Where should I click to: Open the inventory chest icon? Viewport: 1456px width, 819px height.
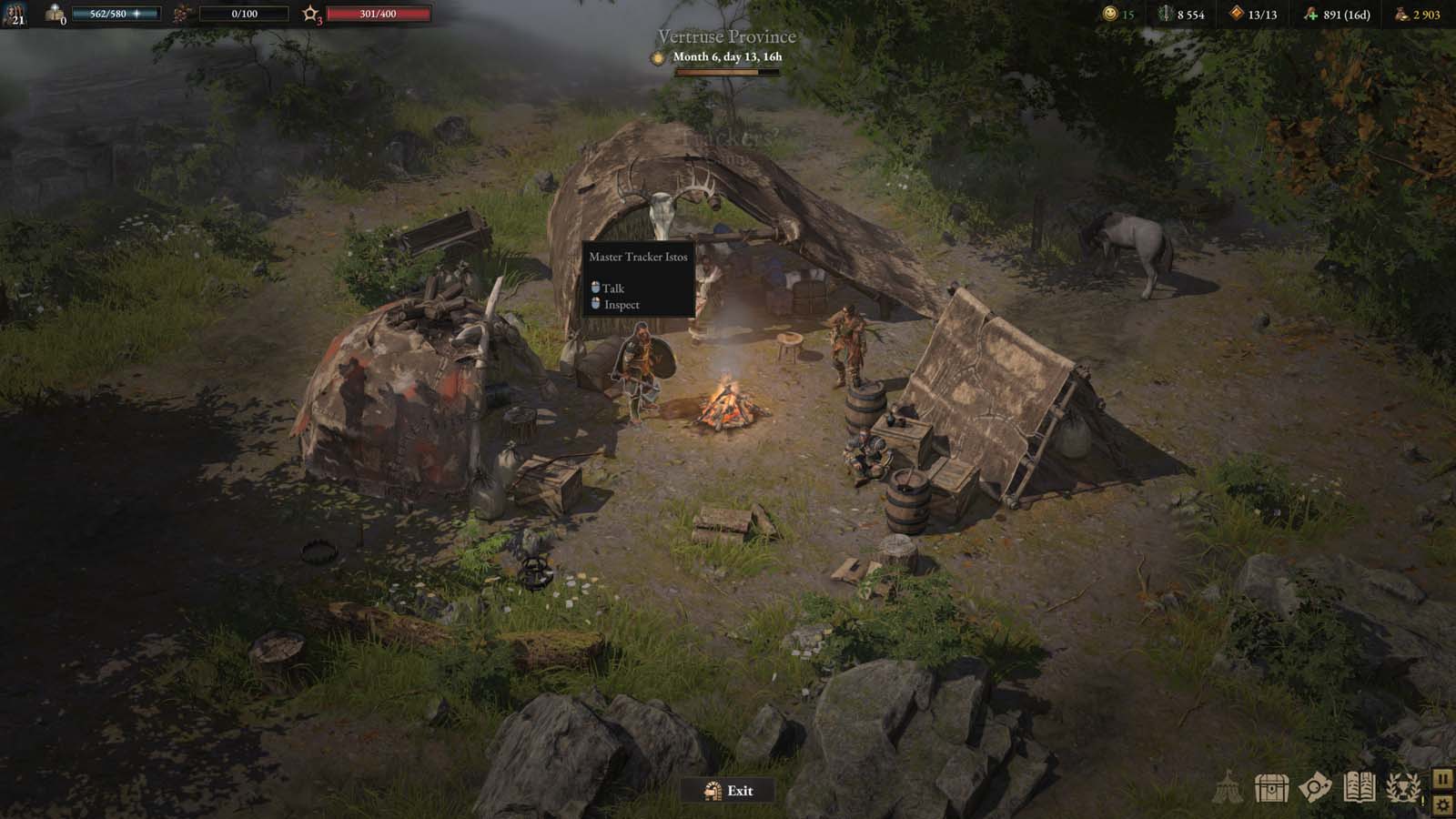[1270, 788]
